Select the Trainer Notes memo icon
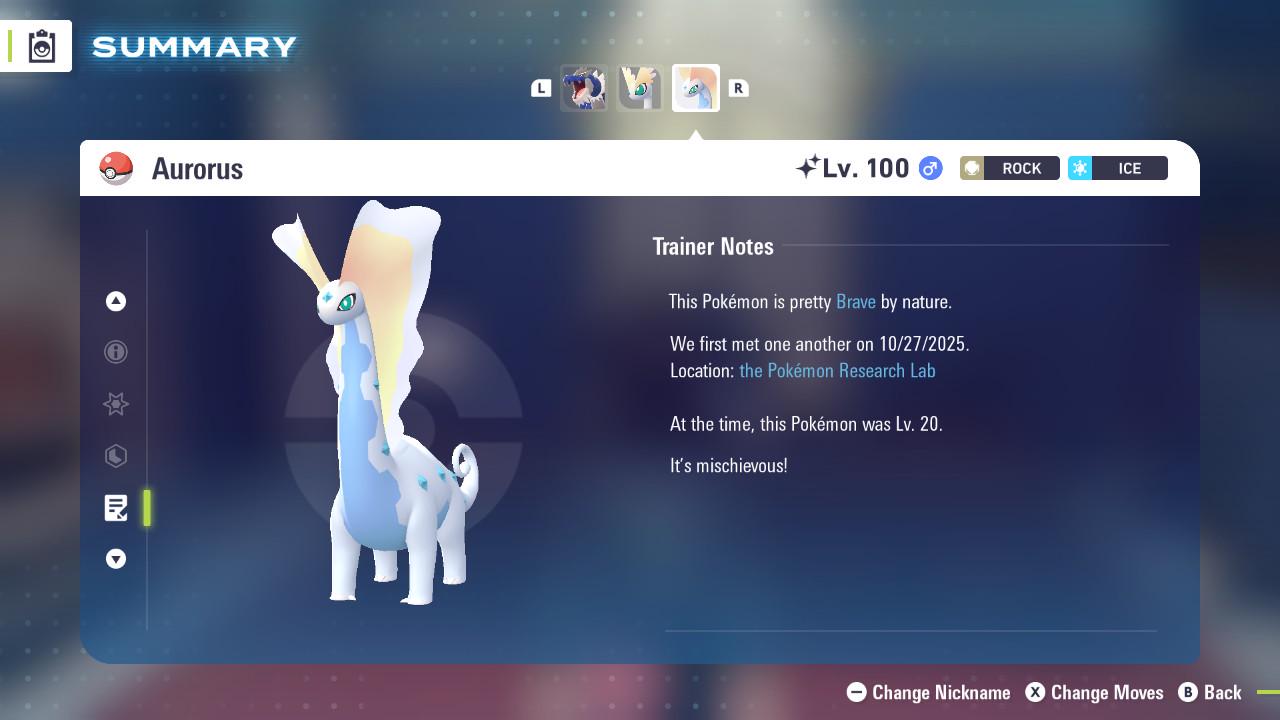 click(116, 507)
